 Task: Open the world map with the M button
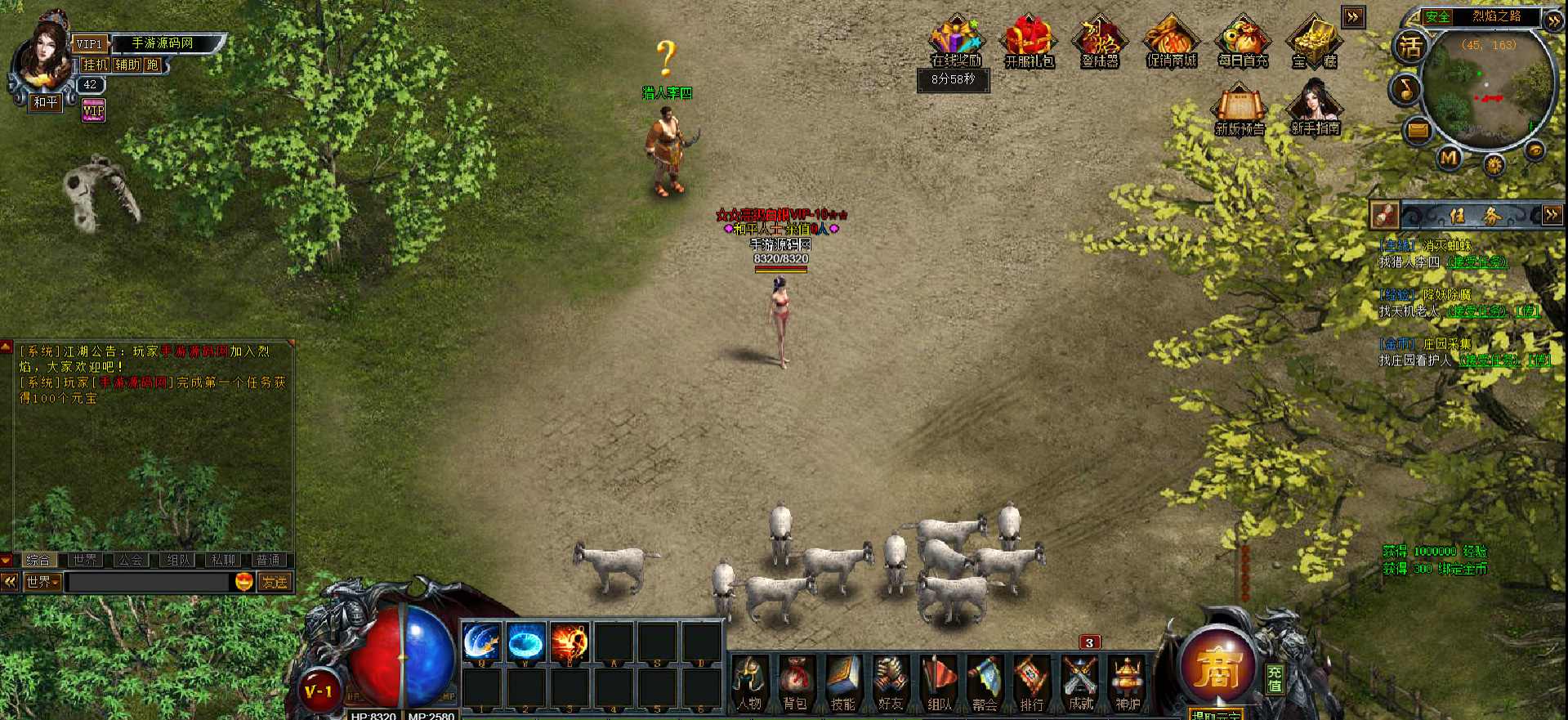click(x=1449, y=157)
